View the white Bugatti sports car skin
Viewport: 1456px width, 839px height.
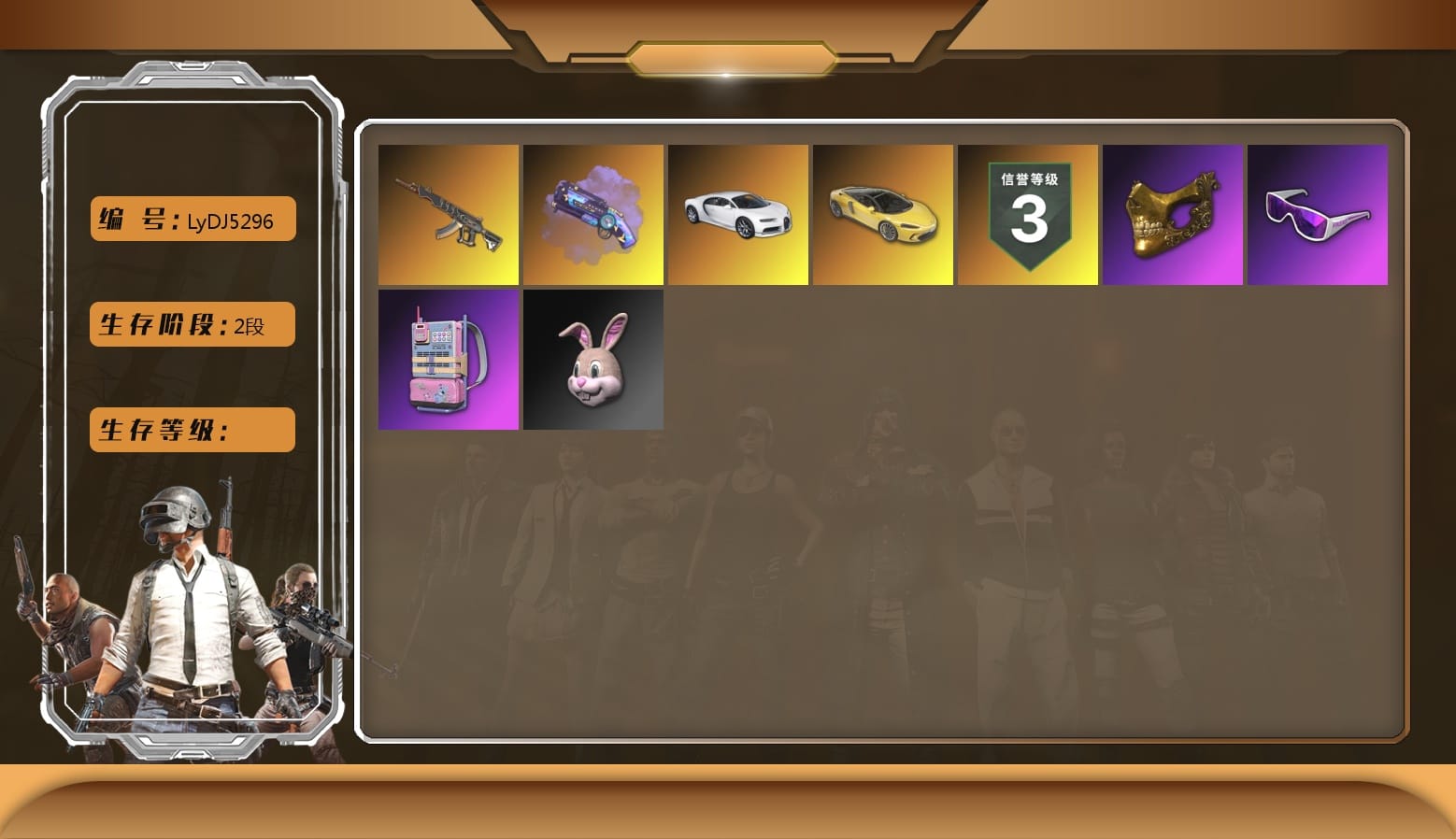click(x=738, y=214)
